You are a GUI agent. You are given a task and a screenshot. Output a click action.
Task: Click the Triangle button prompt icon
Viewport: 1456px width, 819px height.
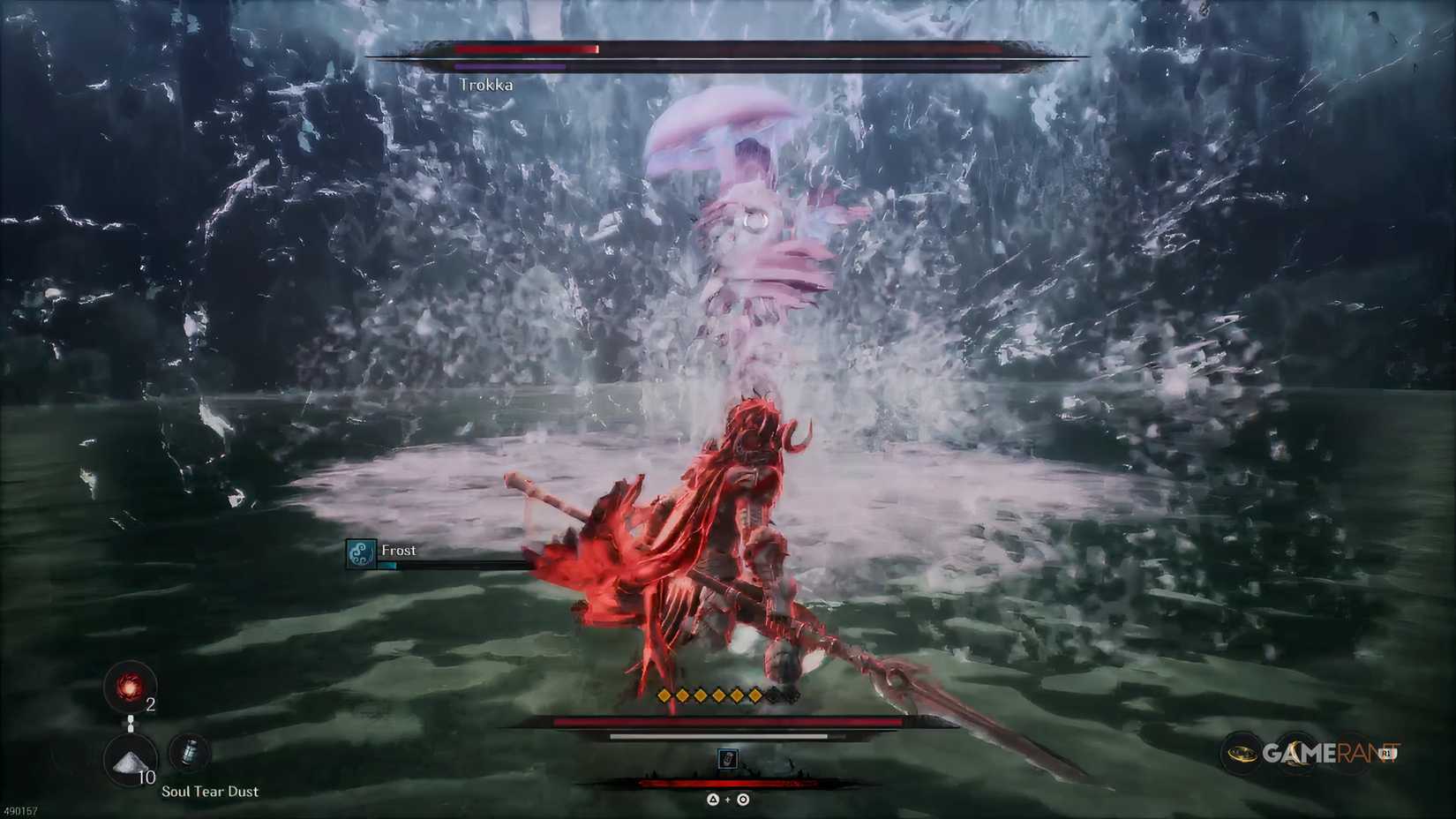click(713, 800)
